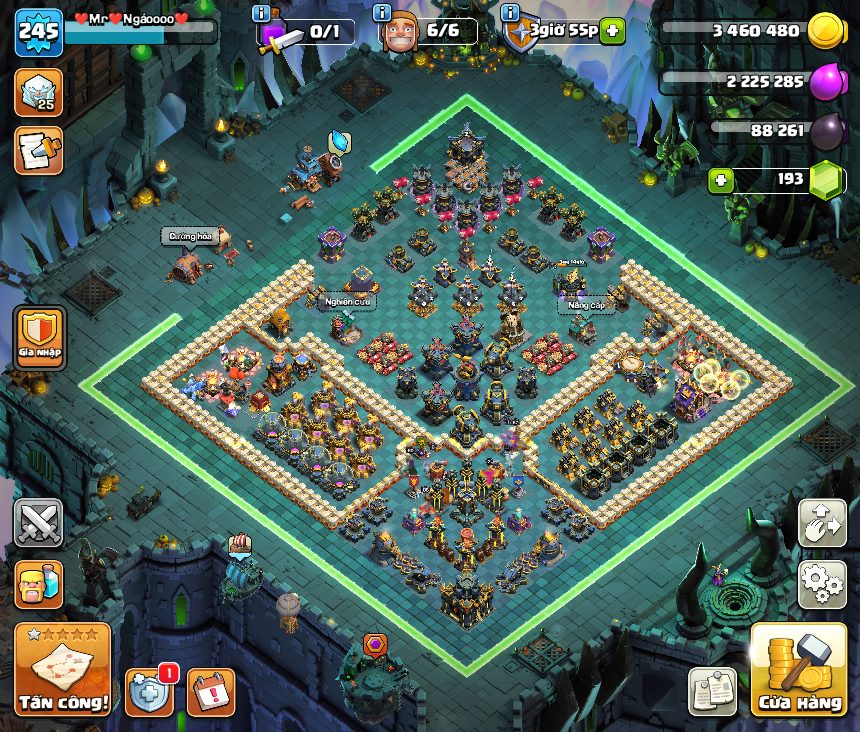This screenshot has height=732, width=860.
Task: Open the barbarian troop training button
Action: click(x=38, y=584)
